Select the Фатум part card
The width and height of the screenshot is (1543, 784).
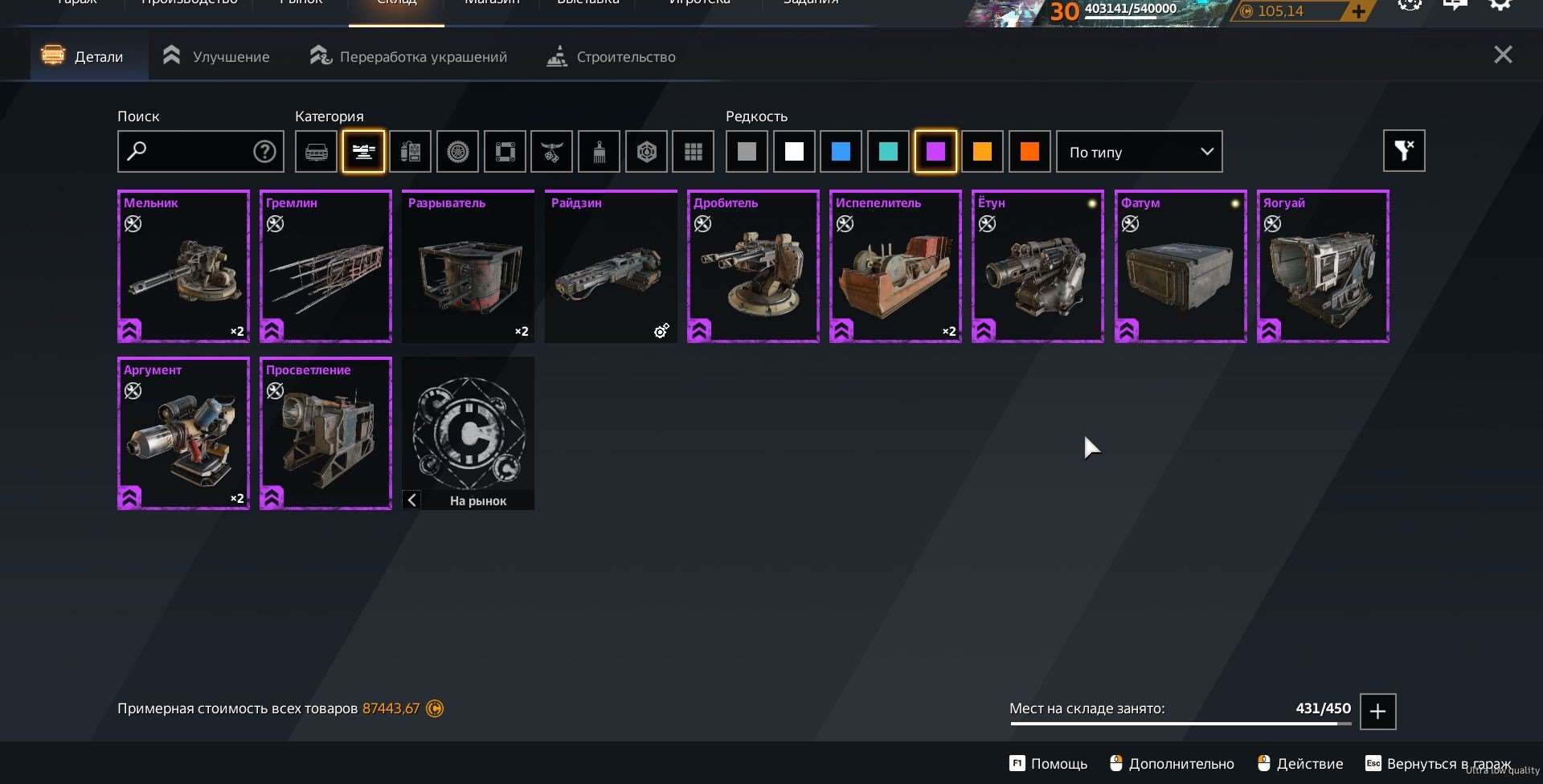click(1181, 266)
